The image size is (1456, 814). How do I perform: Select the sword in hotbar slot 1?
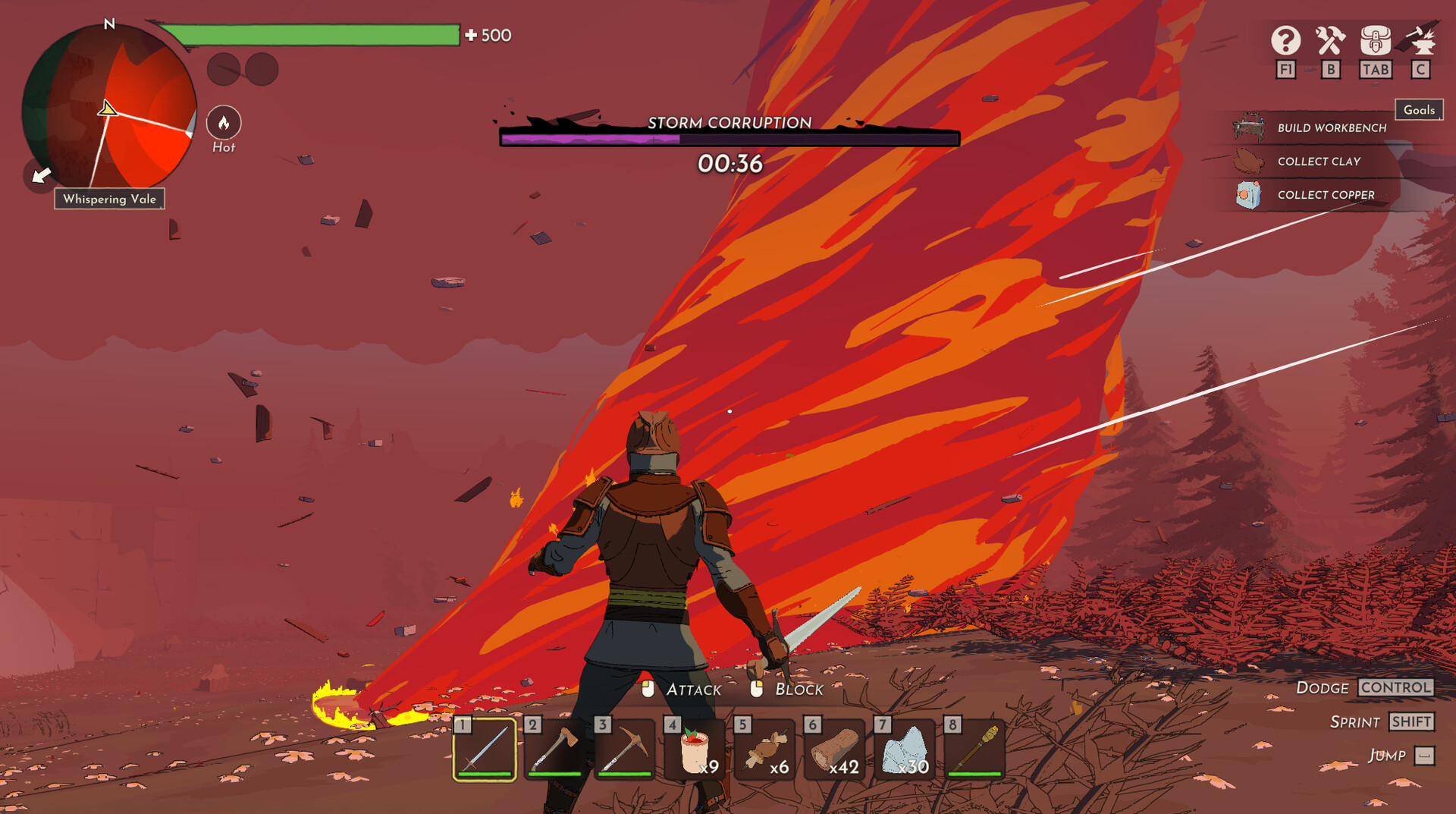tap(484, 750)
